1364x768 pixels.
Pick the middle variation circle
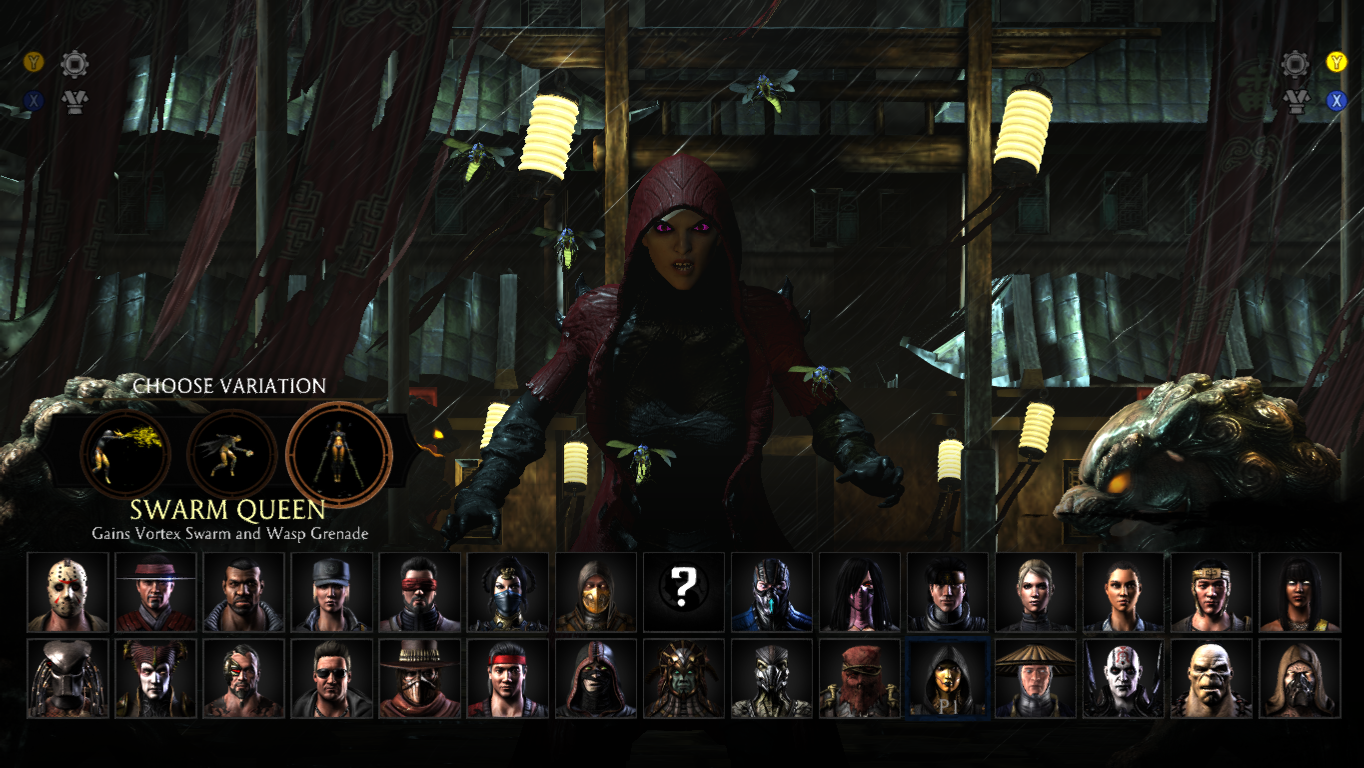click(x=232, y=455)
